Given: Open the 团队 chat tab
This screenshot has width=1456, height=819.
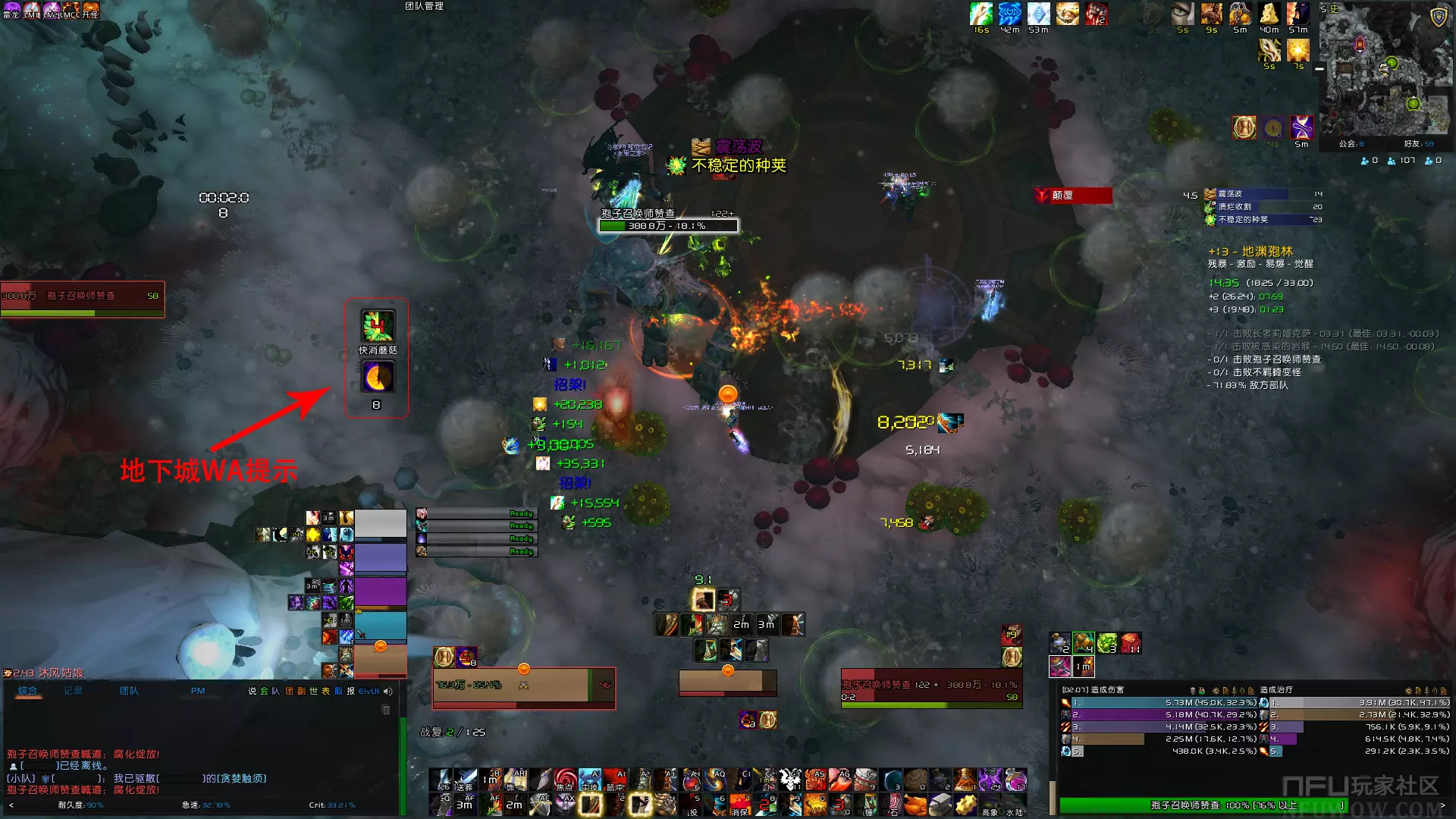Looking at the screenshot, I should [129, 691].
